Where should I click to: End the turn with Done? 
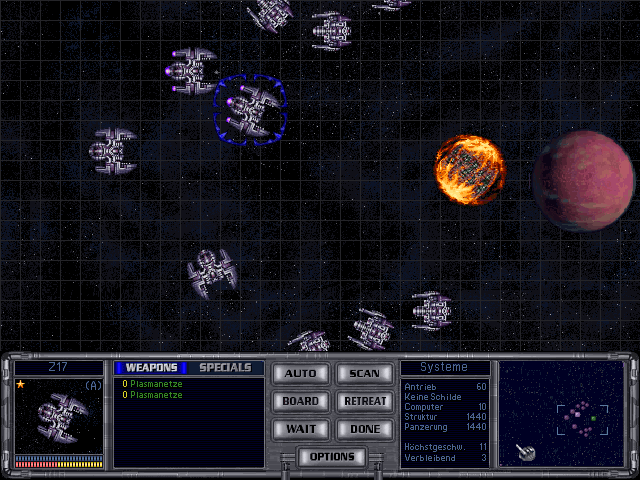pos(364,429)
